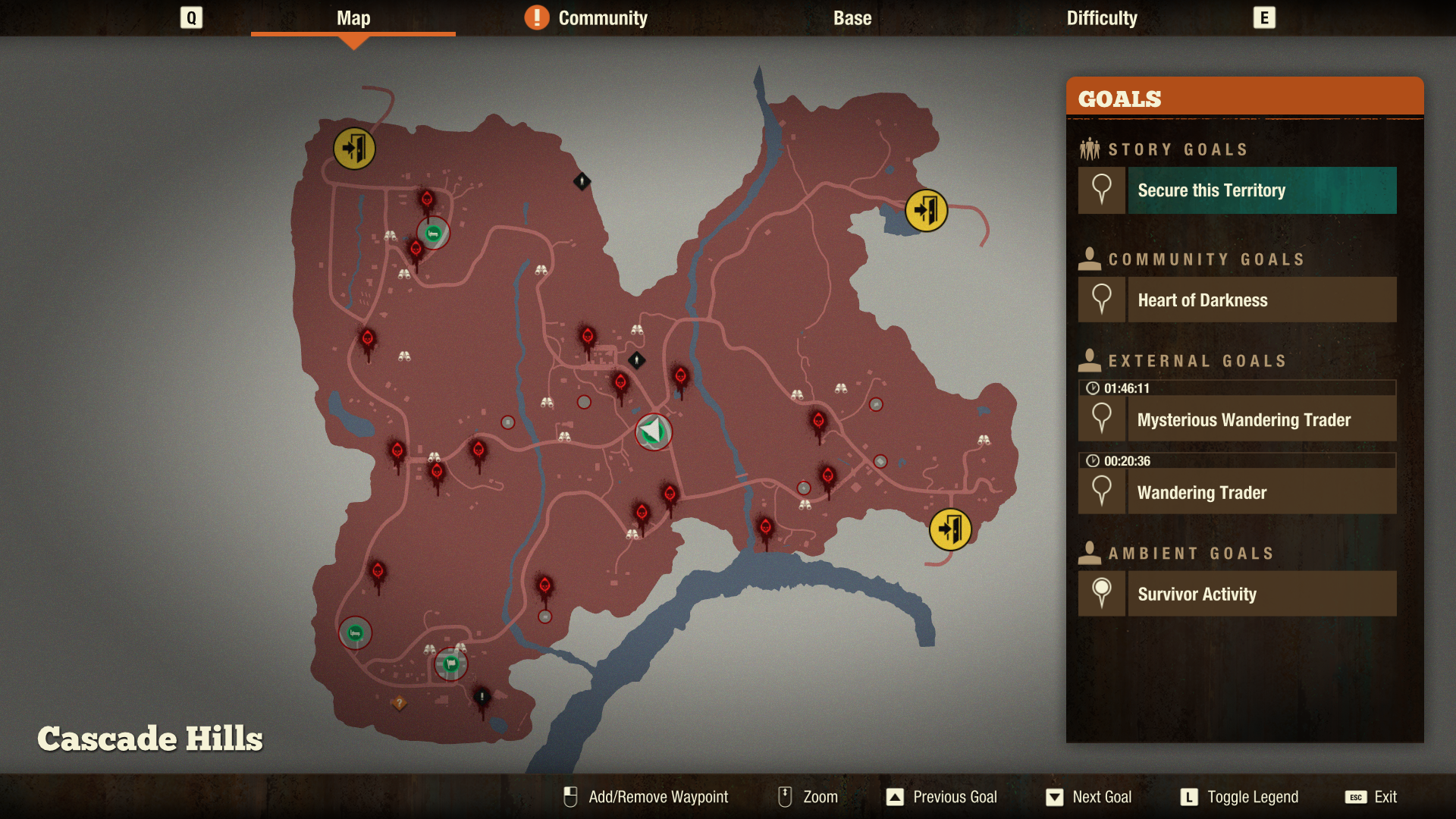This screenshot has height=819, width=1456.
Task: Select the Survivor Activity ambient goal
Action: 1236,594
